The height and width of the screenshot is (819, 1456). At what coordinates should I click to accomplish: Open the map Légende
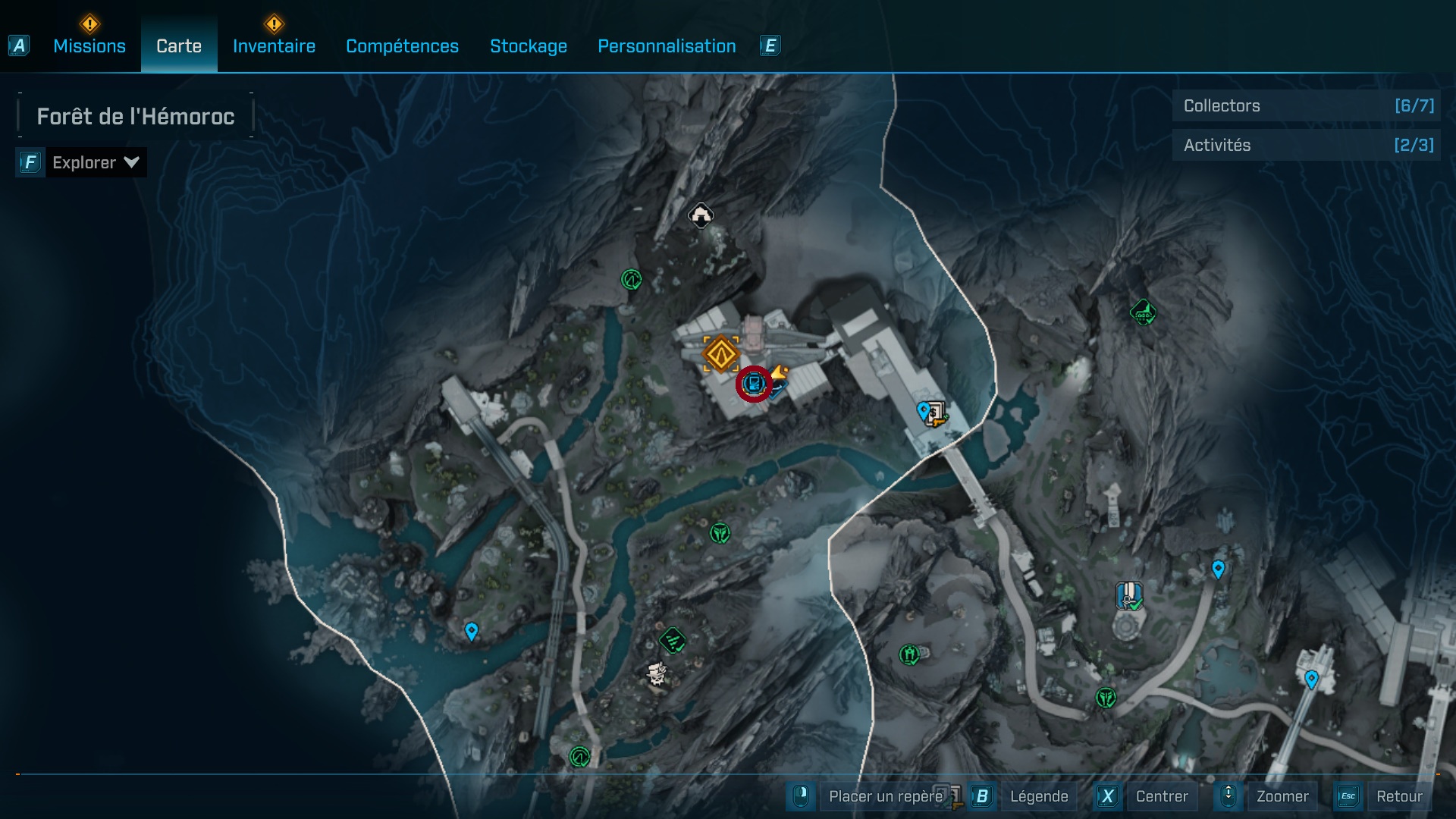1038,796
